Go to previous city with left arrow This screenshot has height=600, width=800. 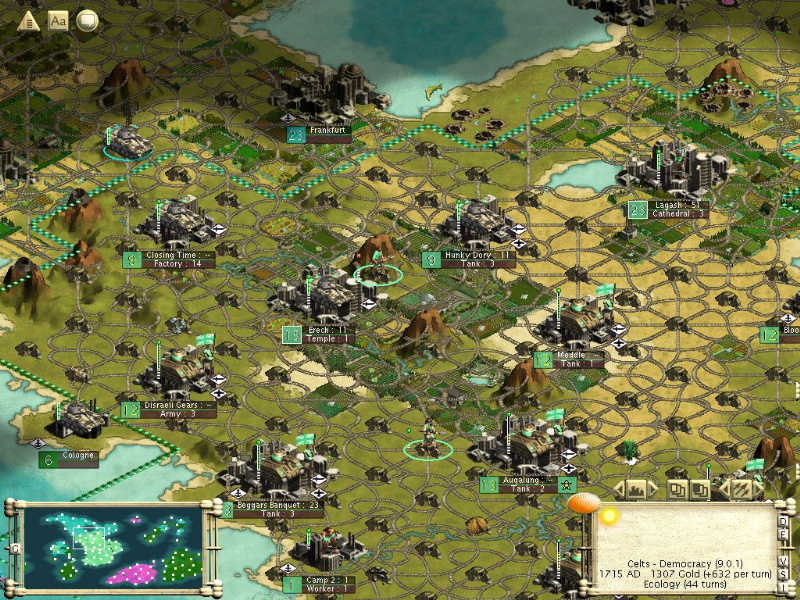(619, 490)
